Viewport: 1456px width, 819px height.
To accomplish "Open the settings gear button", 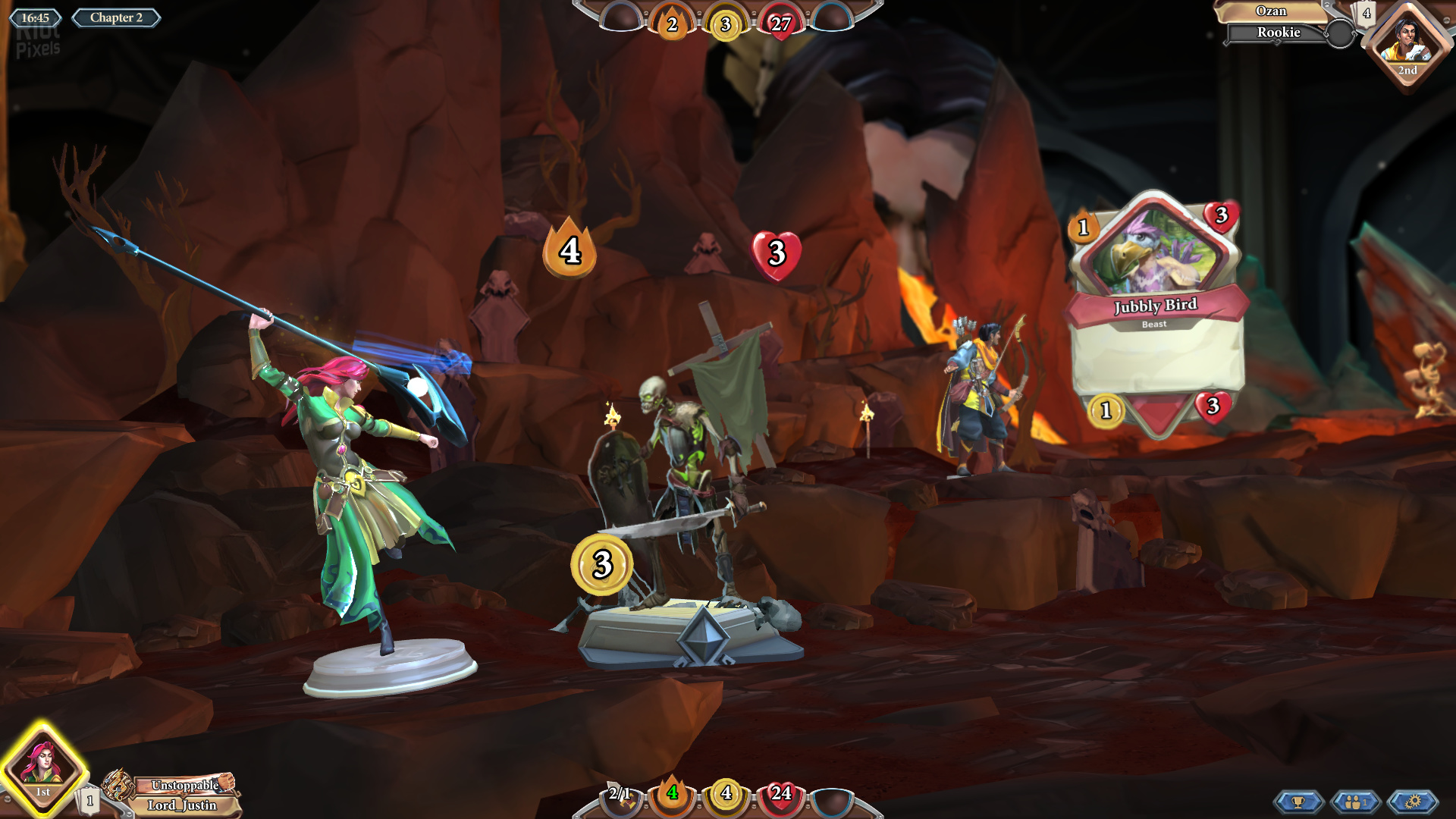I will tap(1412, 802).
